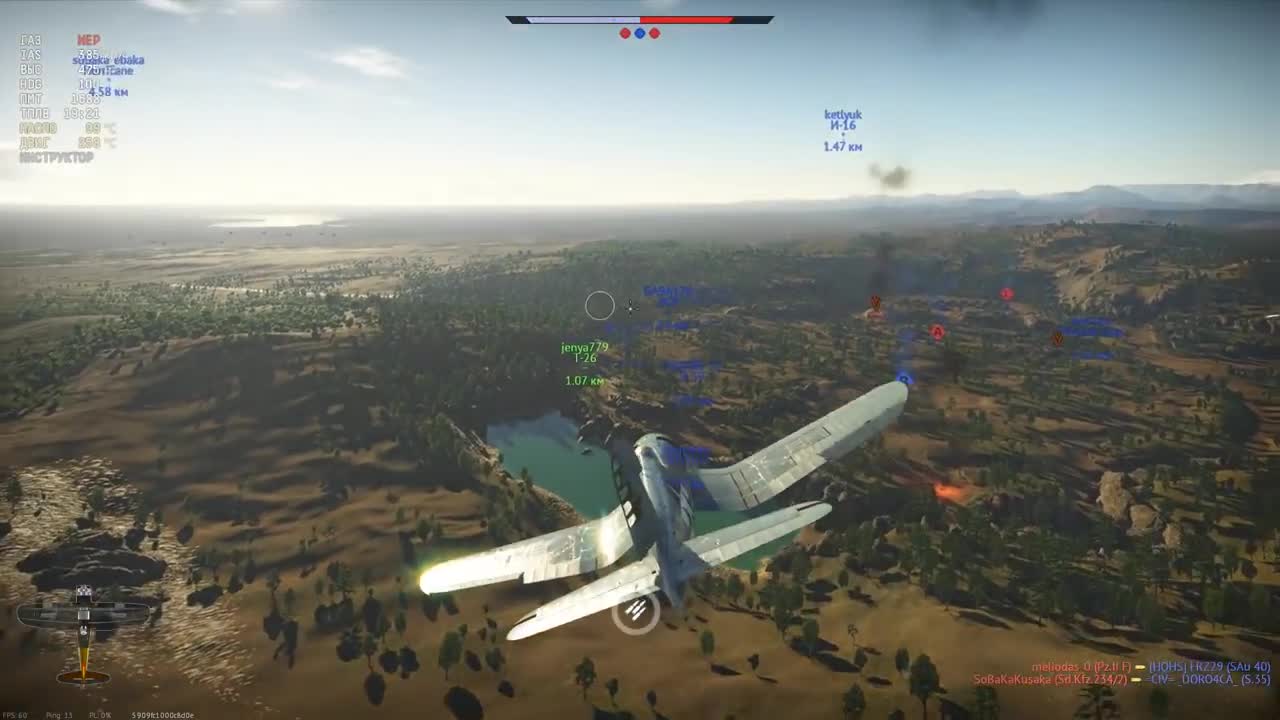Click the crosshair targeting reticle
Screen dimensions: 1280x720
click(600, 307)
